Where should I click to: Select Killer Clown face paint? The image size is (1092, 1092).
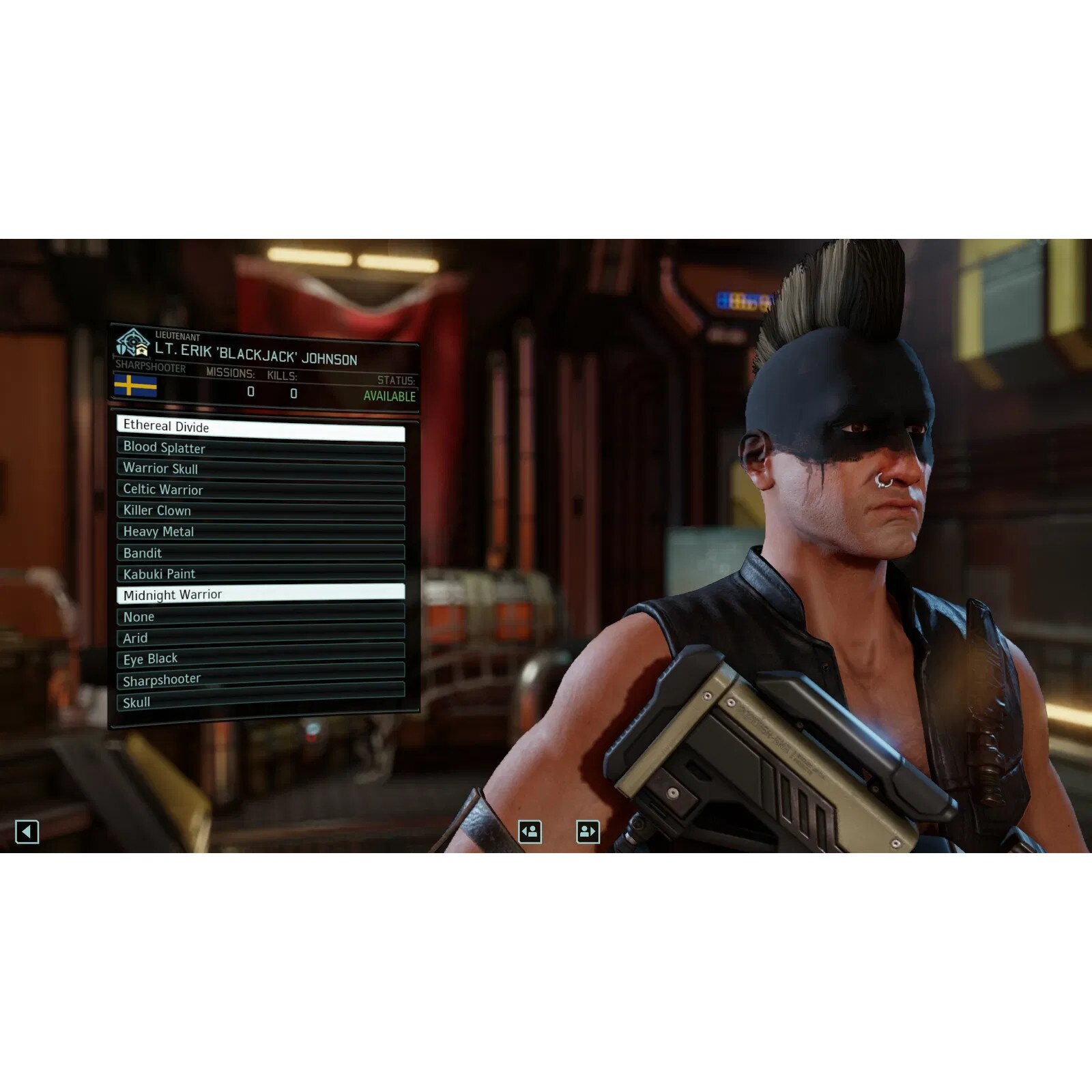point(261,512)
